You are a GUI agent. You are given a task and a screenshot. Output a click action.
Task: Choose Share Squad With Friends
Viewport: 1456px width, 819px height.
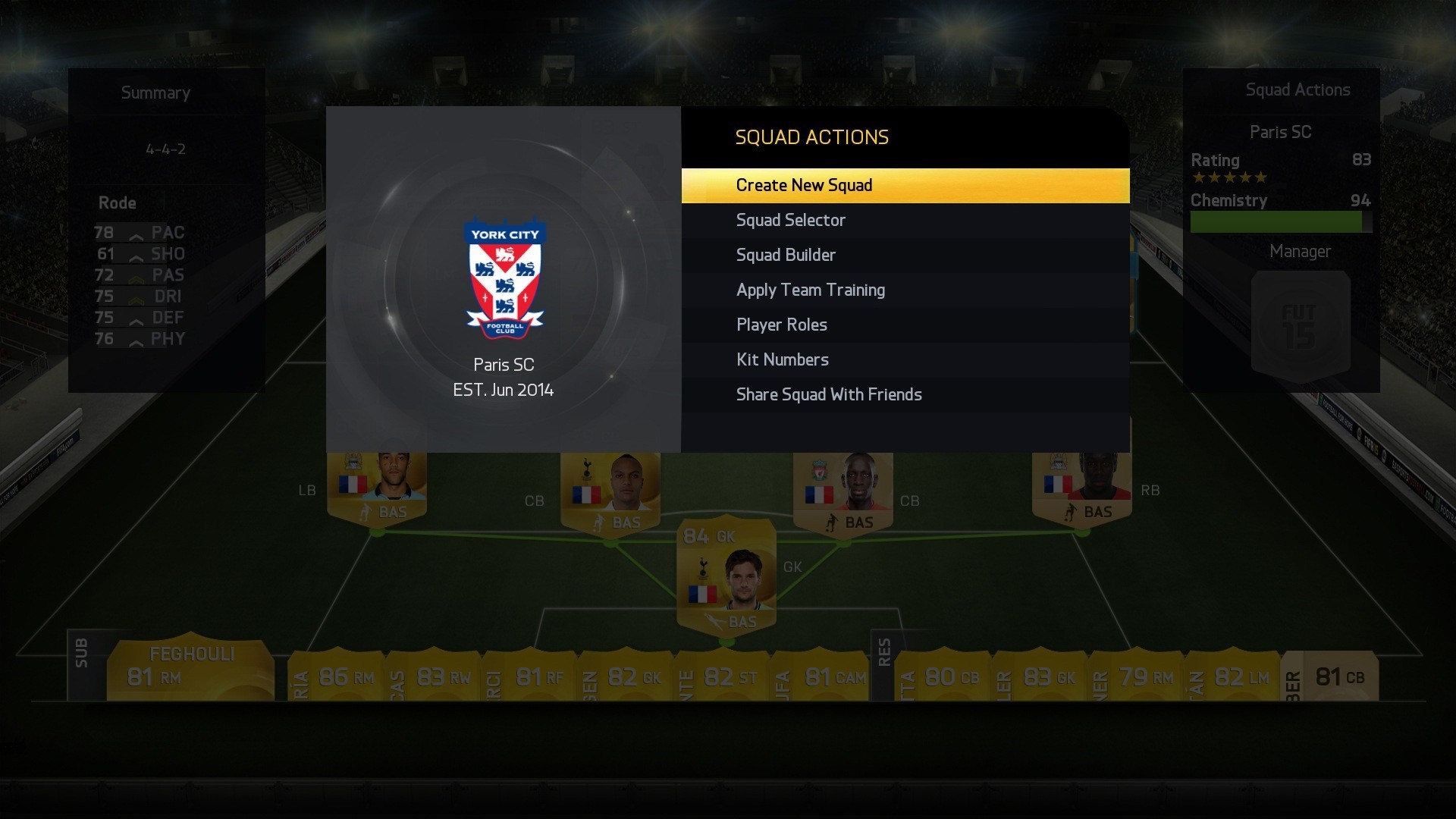click(x=828, y=394)
